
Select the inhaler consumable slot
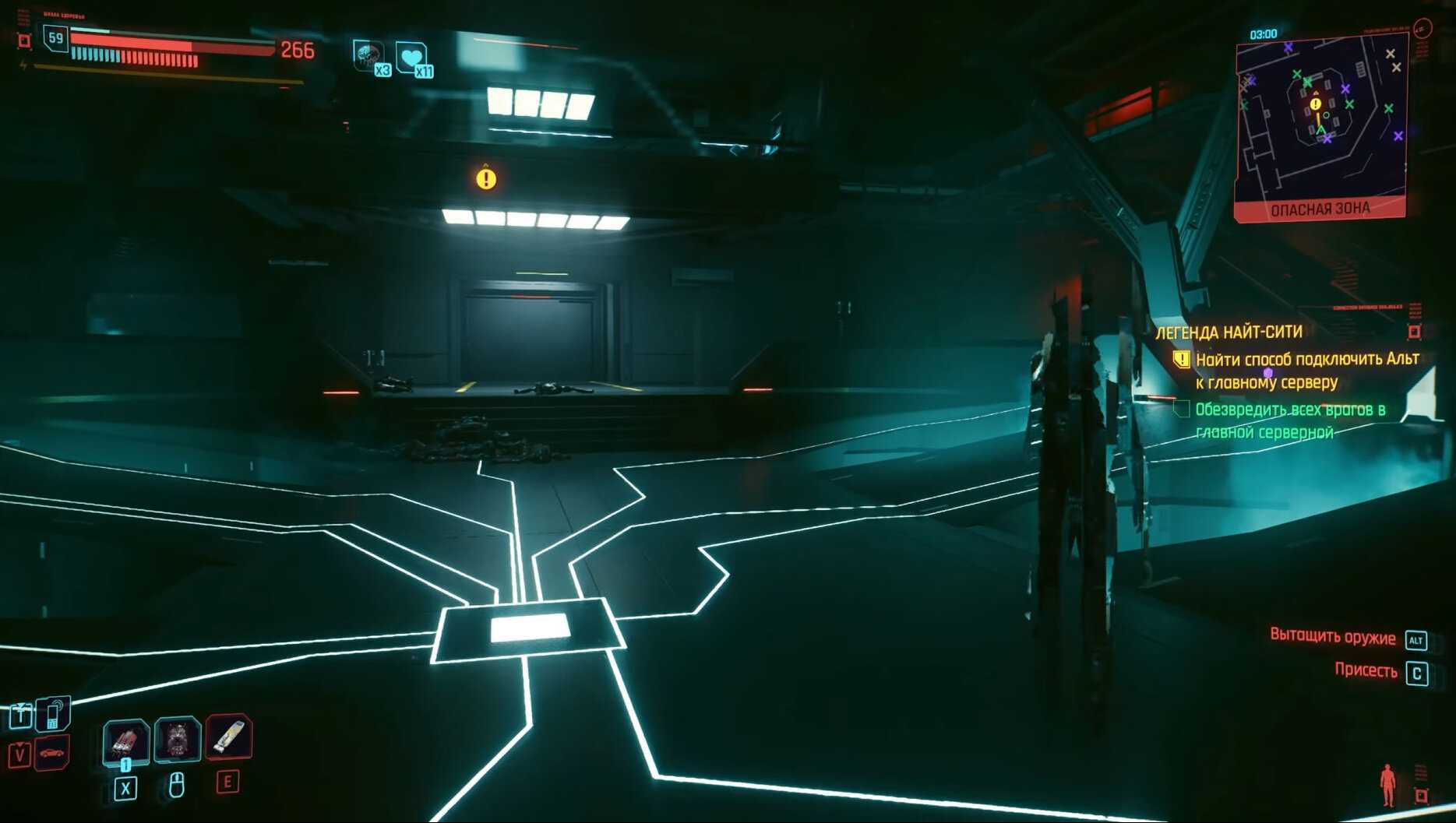[x=228, y=737]
